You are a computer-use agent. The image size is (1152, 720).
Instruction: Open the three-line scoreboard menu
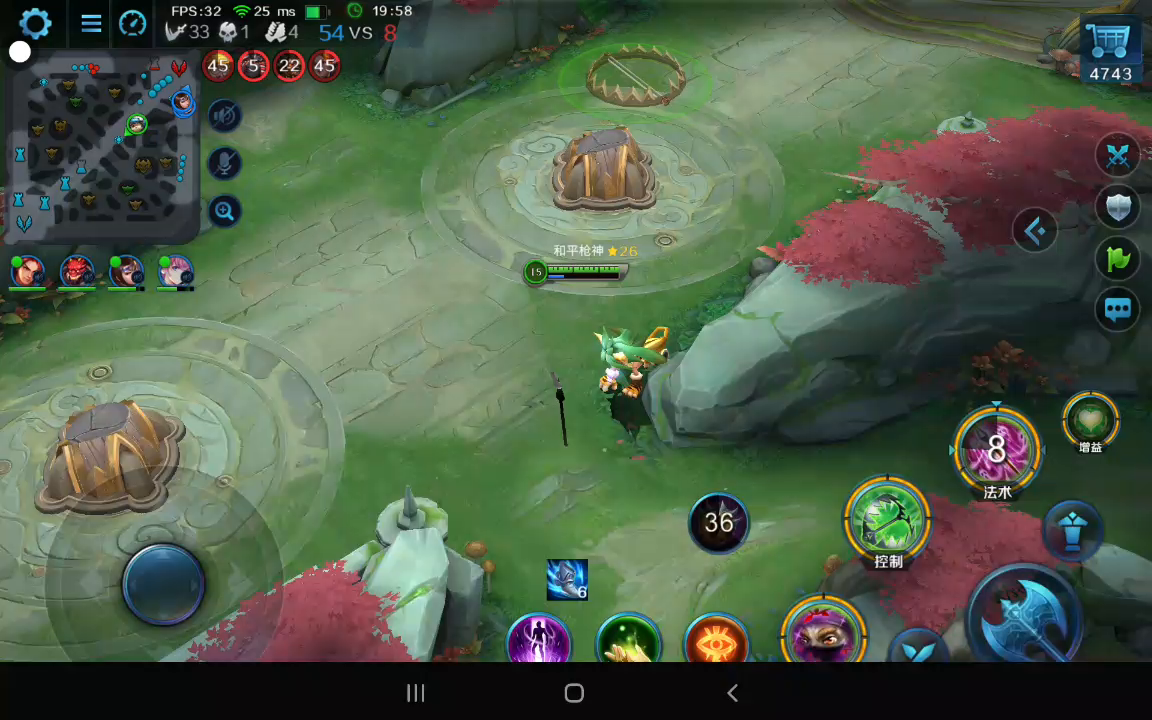[91, 23]
